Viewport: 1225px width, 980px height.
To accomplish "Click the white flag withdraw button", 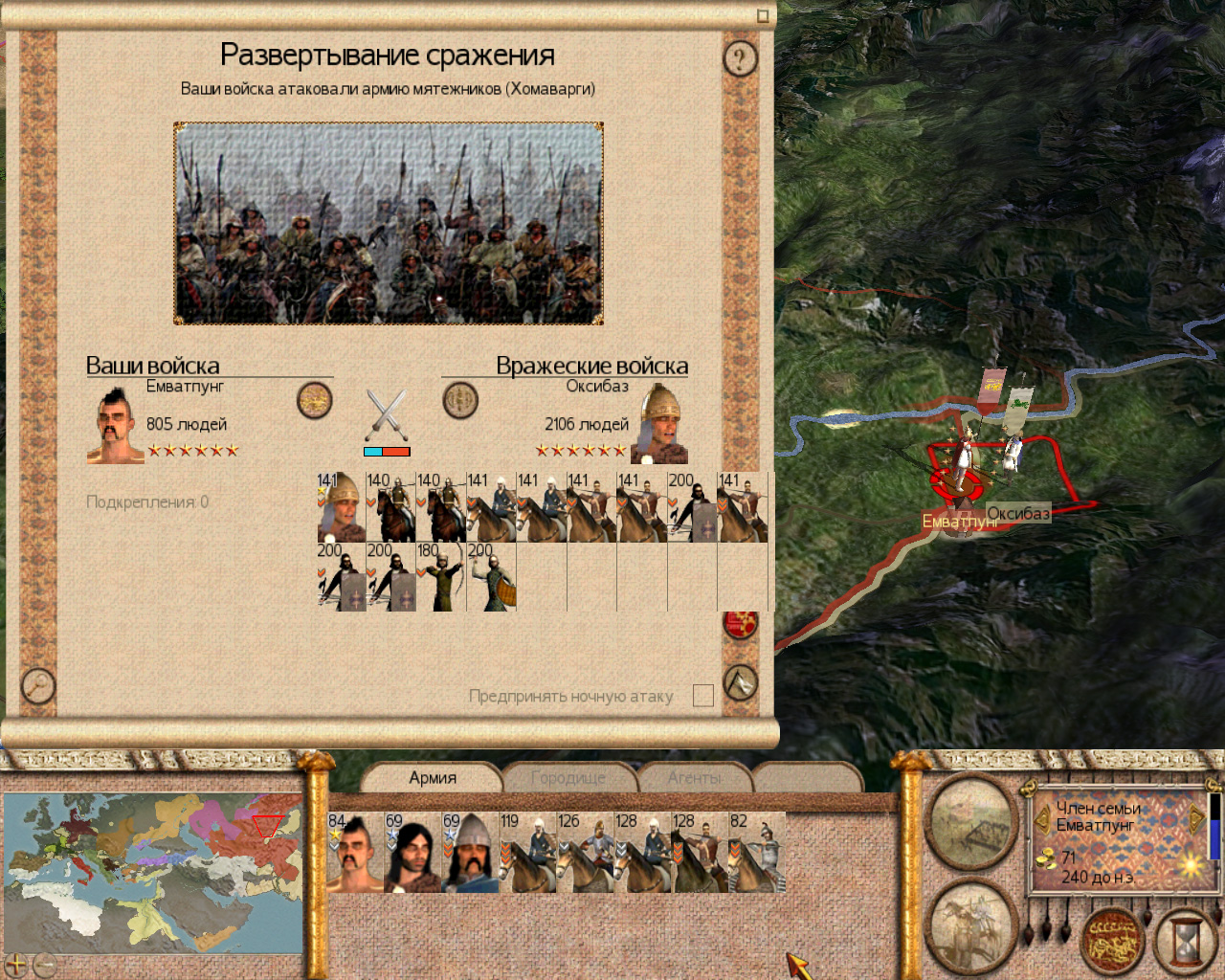I will [740, 682].
